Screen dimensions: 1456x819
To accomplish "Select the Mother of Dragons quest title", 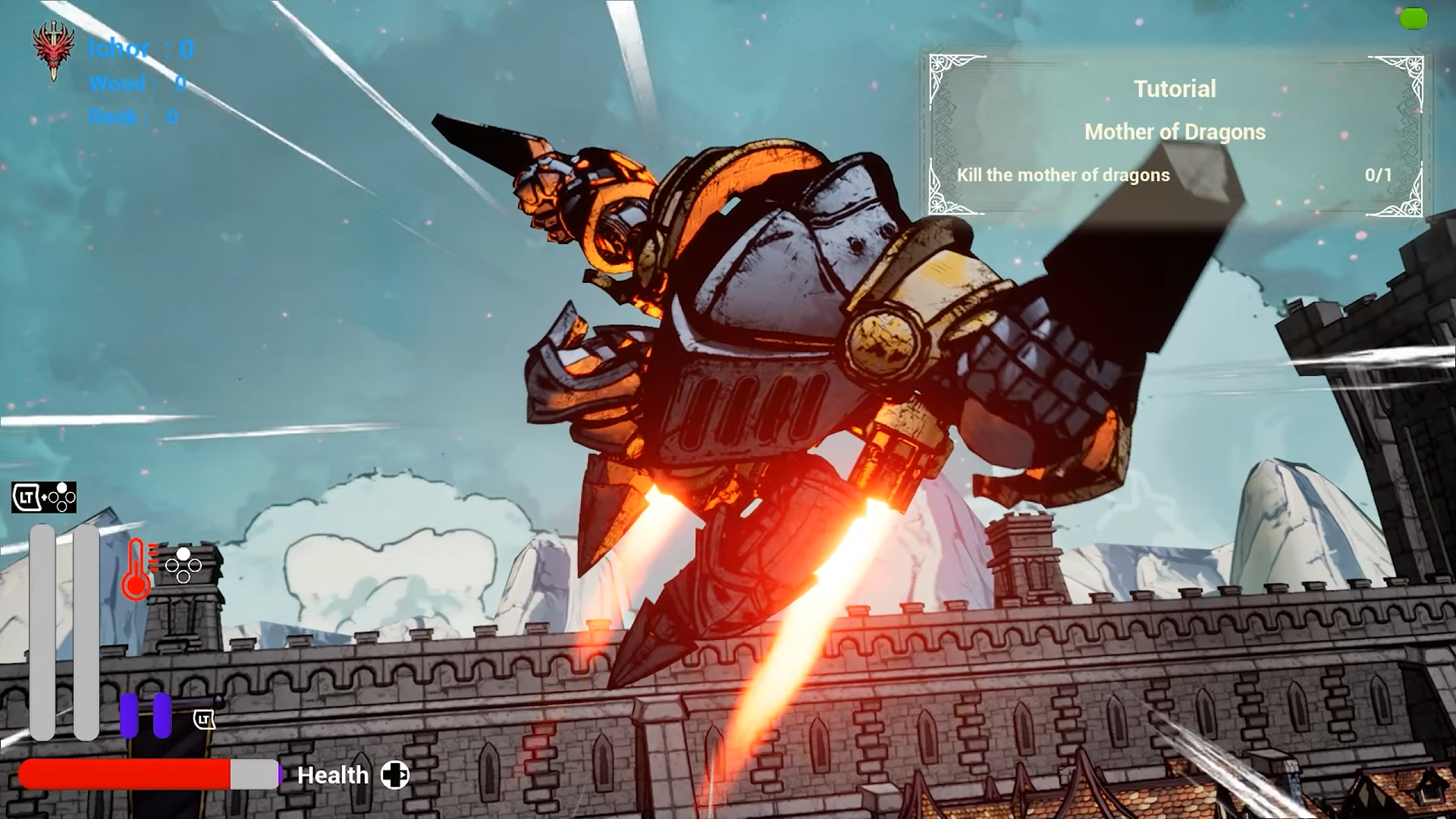I will tap(1174, 132).
